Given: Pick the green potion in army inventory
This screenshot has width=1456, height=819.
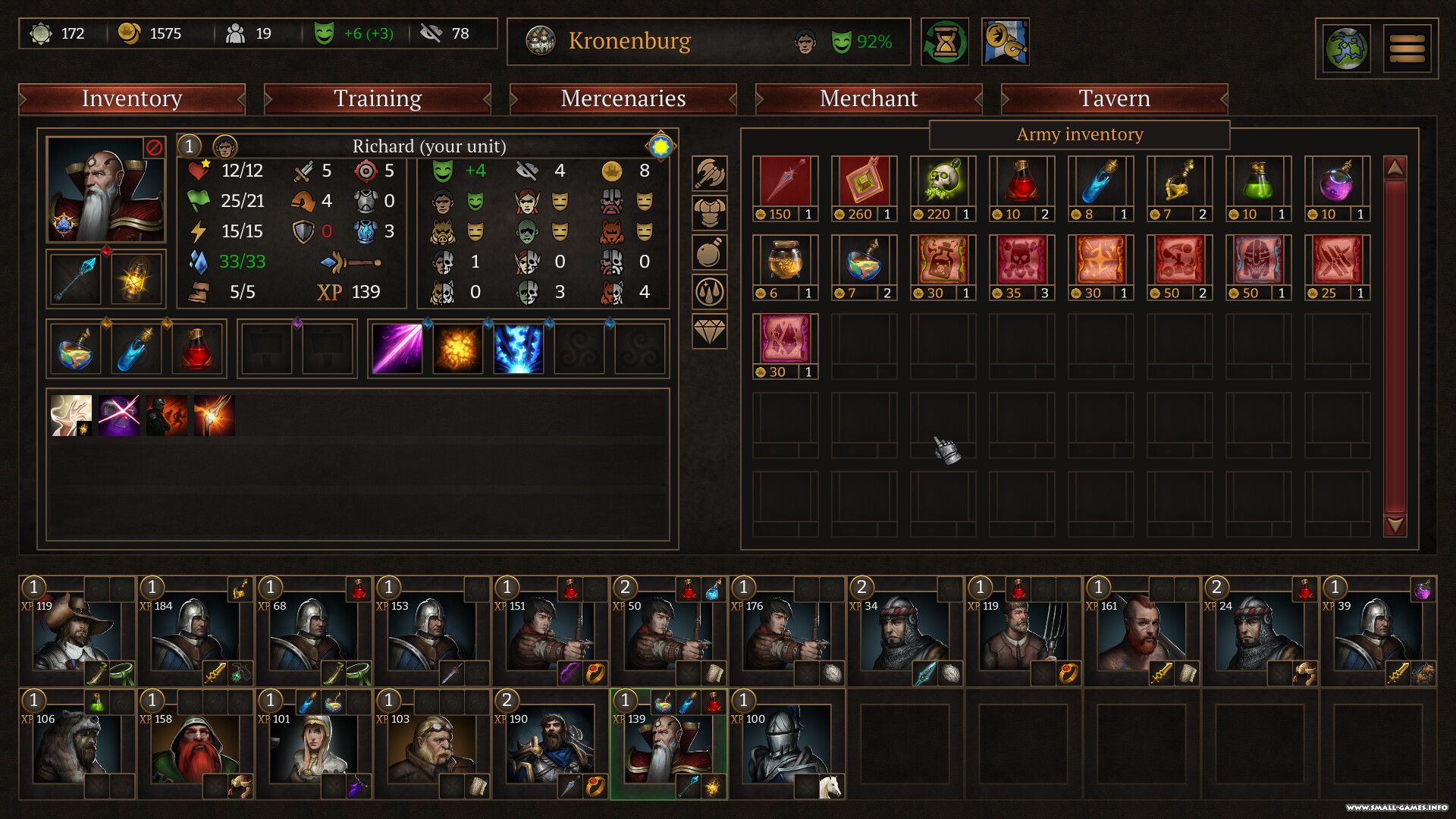Looking at the screenshot, I should (x=1258, y=182).
